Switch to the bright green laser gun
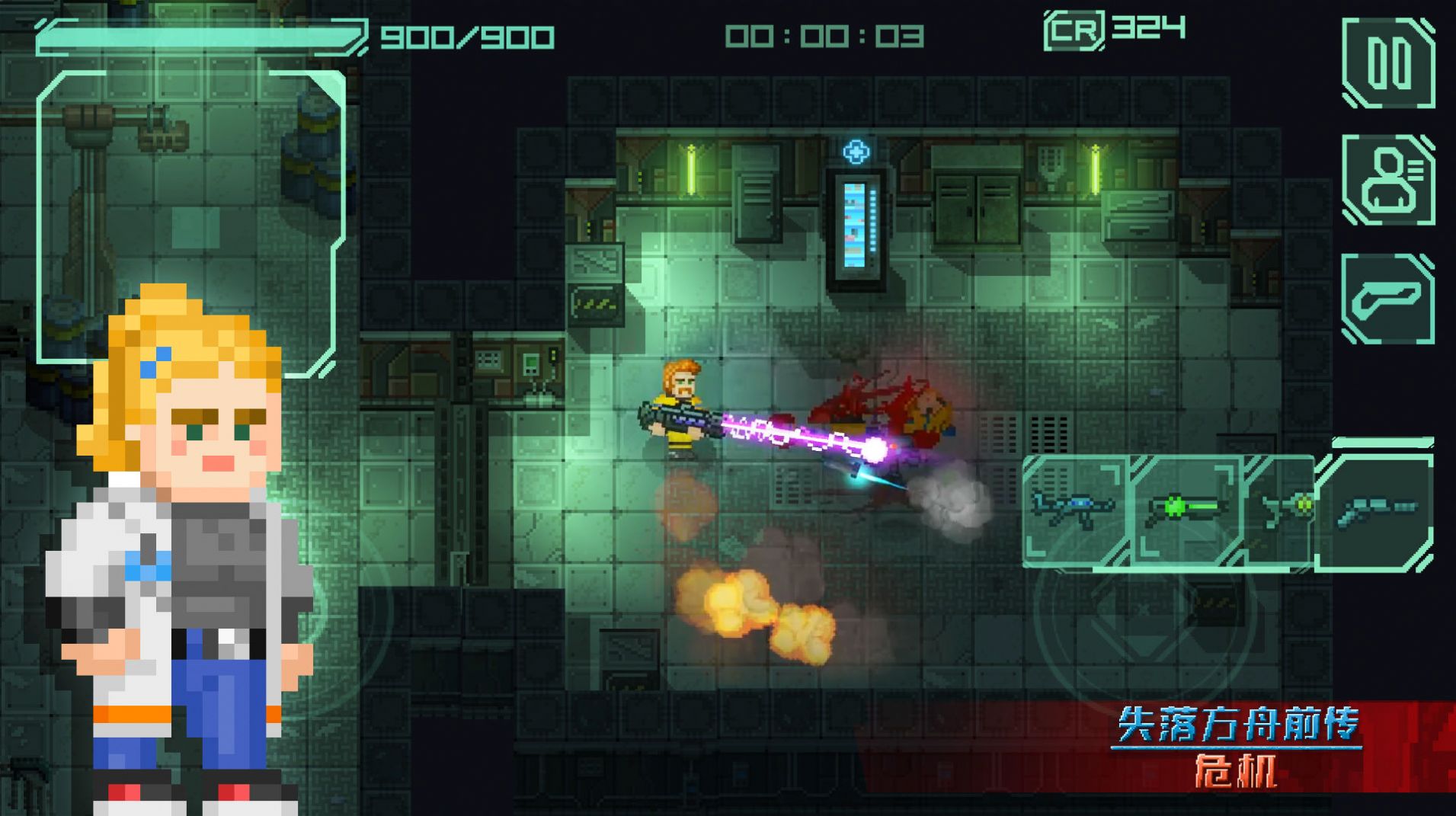Screen dimensions: 1456x816 (1185, 509)
